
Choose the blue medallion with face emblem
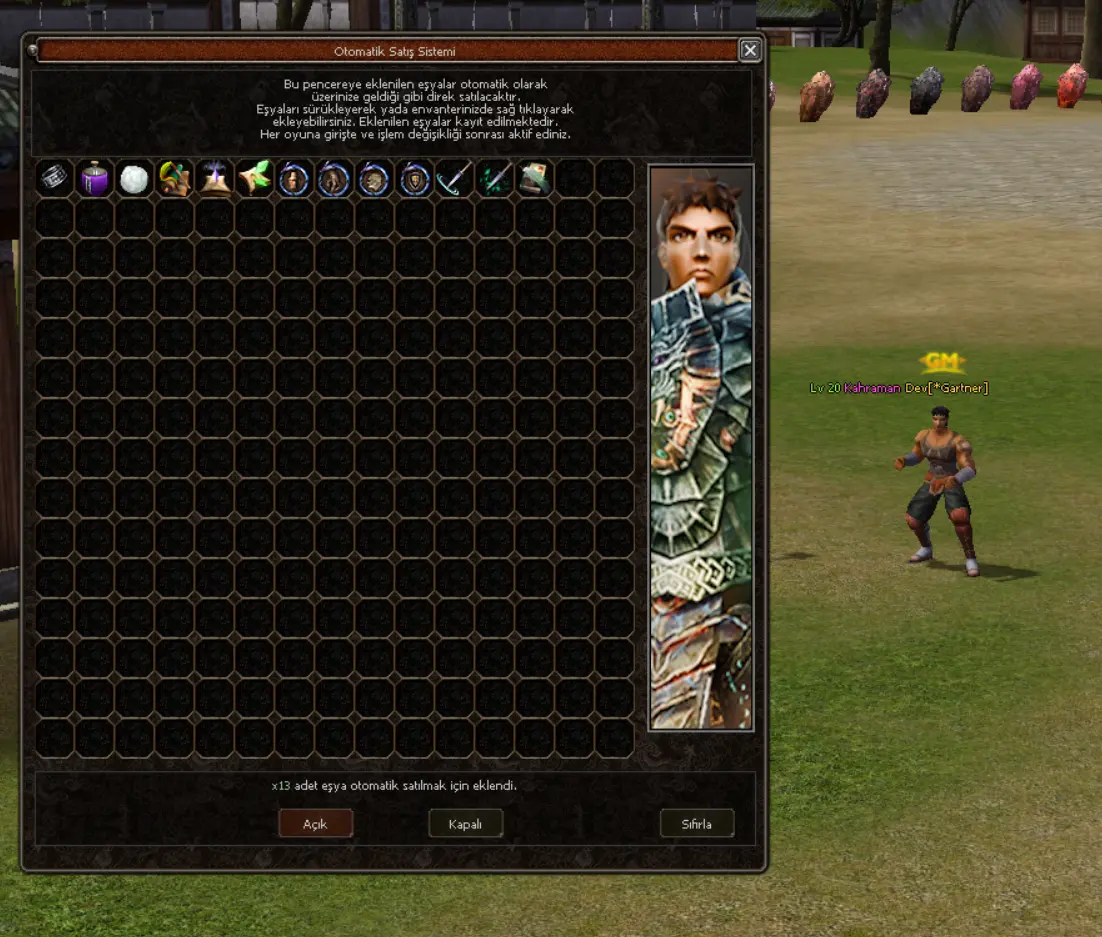tap(295, 179)
